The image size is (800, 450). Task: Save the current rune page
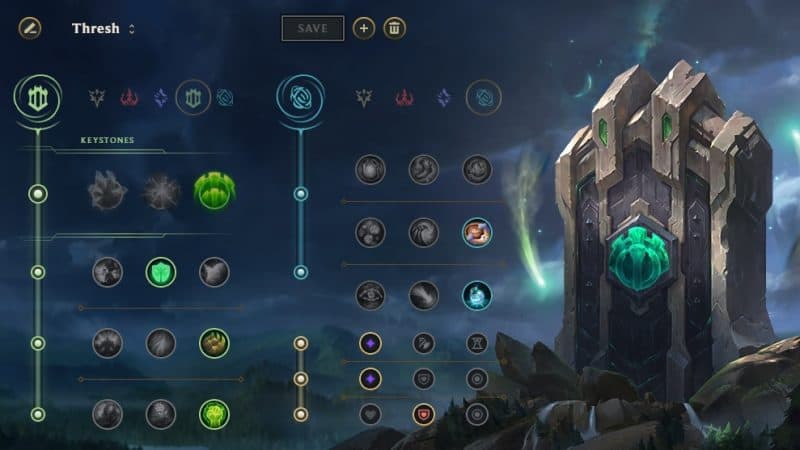coord(312,28)
